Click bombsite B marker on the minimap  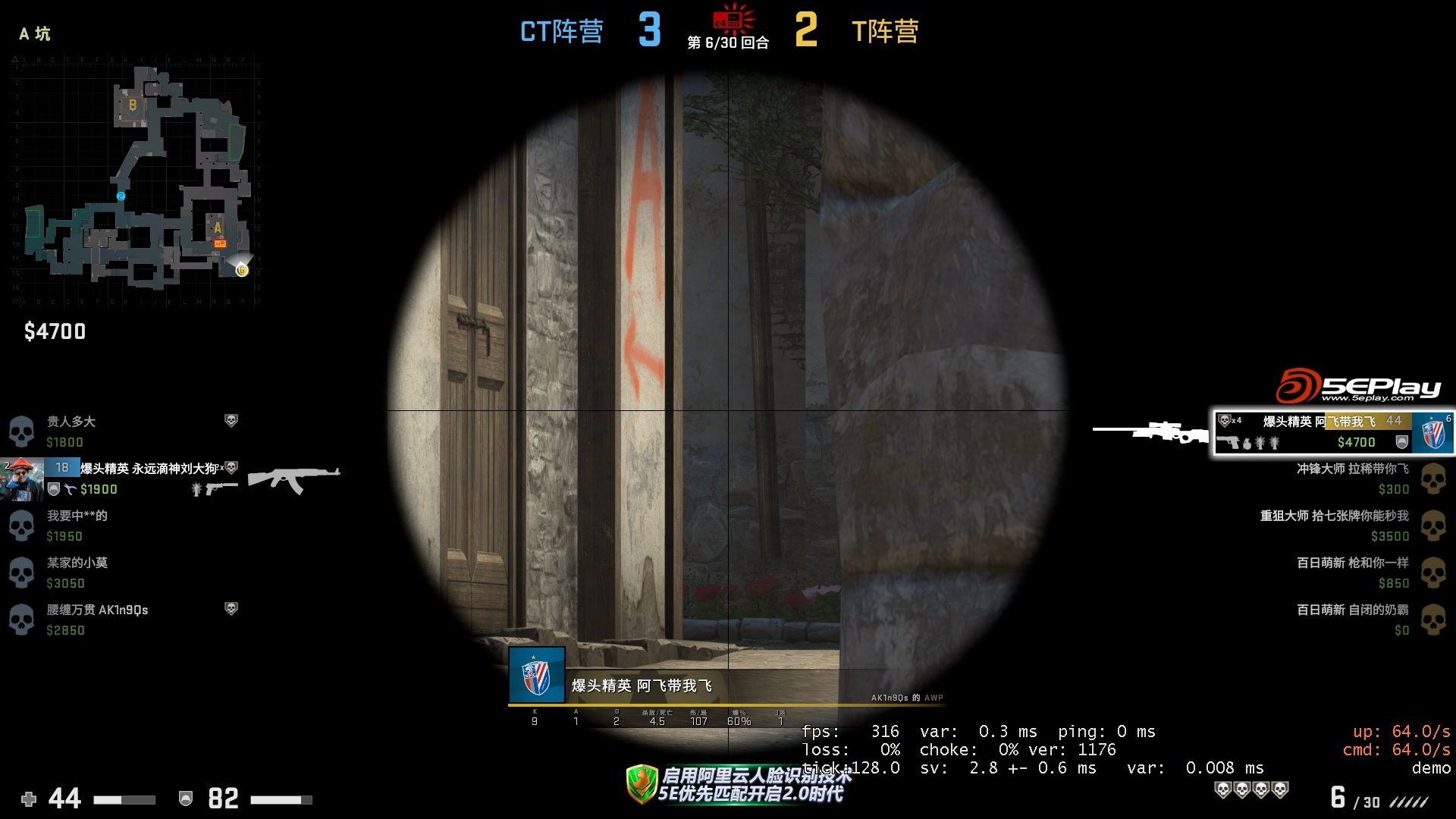[x=132, y=105]
